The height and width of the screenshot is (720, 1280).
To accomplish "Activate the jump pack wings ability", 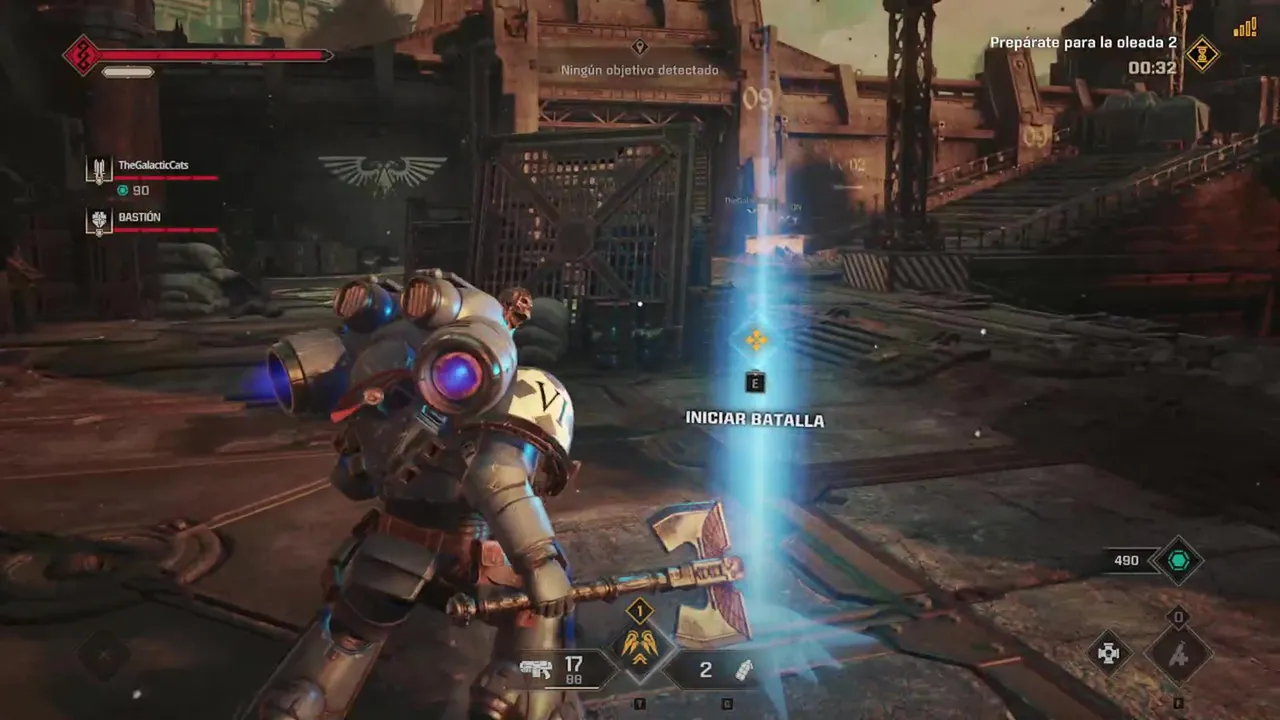I will click(639, 646).
